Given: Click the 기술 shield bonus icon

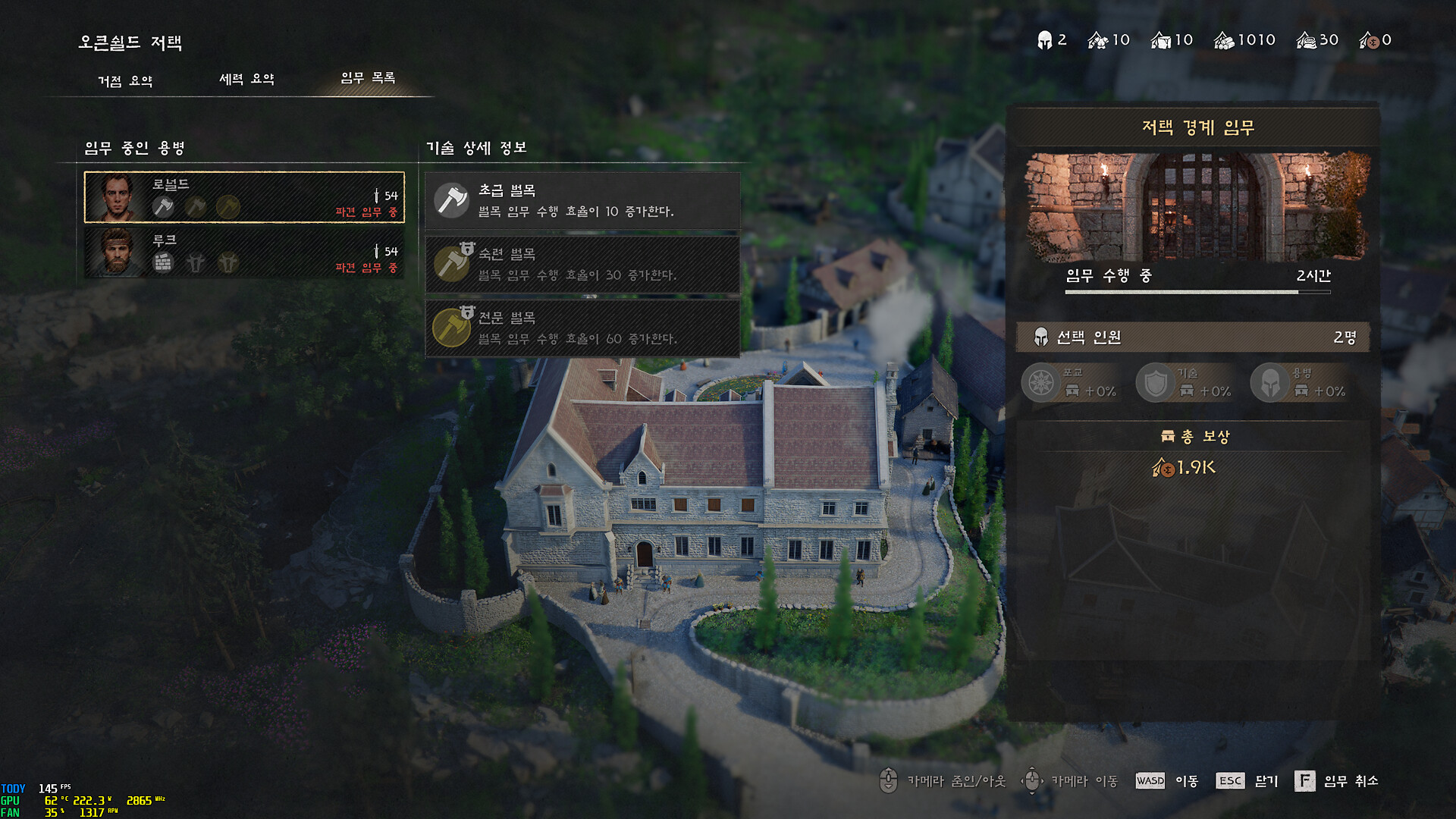Looking at the screenshot, I should click(x=1155, y=382).
